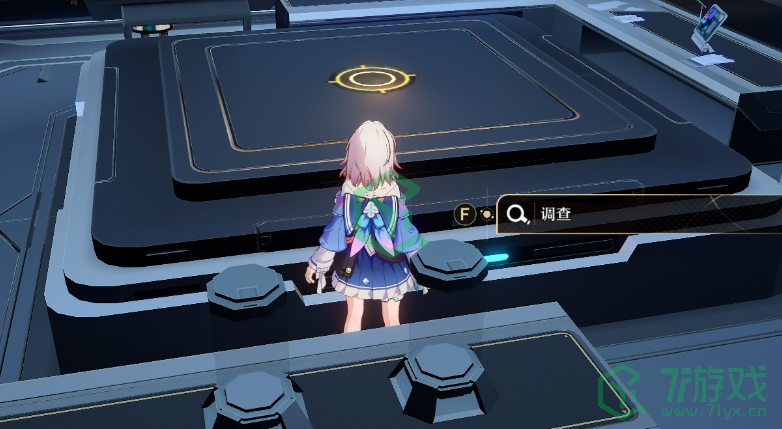Screen dimensions: 782x429
Task: Select the 调查 investigate prompt
Action: pyautogui.click(x=600, y=214)
